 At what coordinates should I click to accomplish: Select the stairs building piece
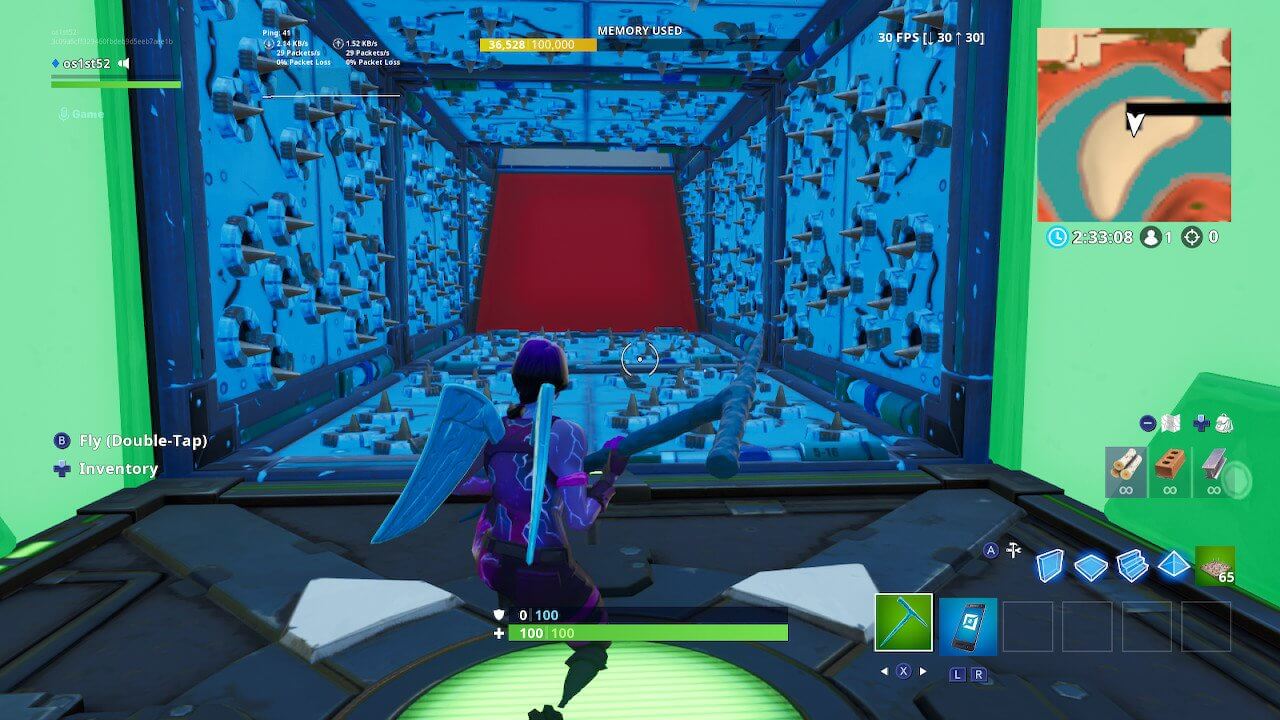click(1131, 564)
